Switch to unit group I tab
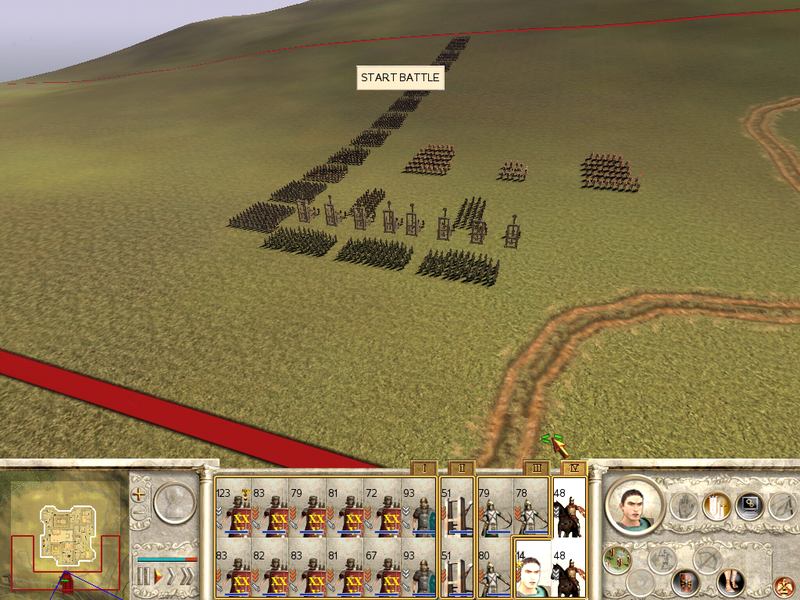The image size is (800, 600). click(x=423, y=467)
